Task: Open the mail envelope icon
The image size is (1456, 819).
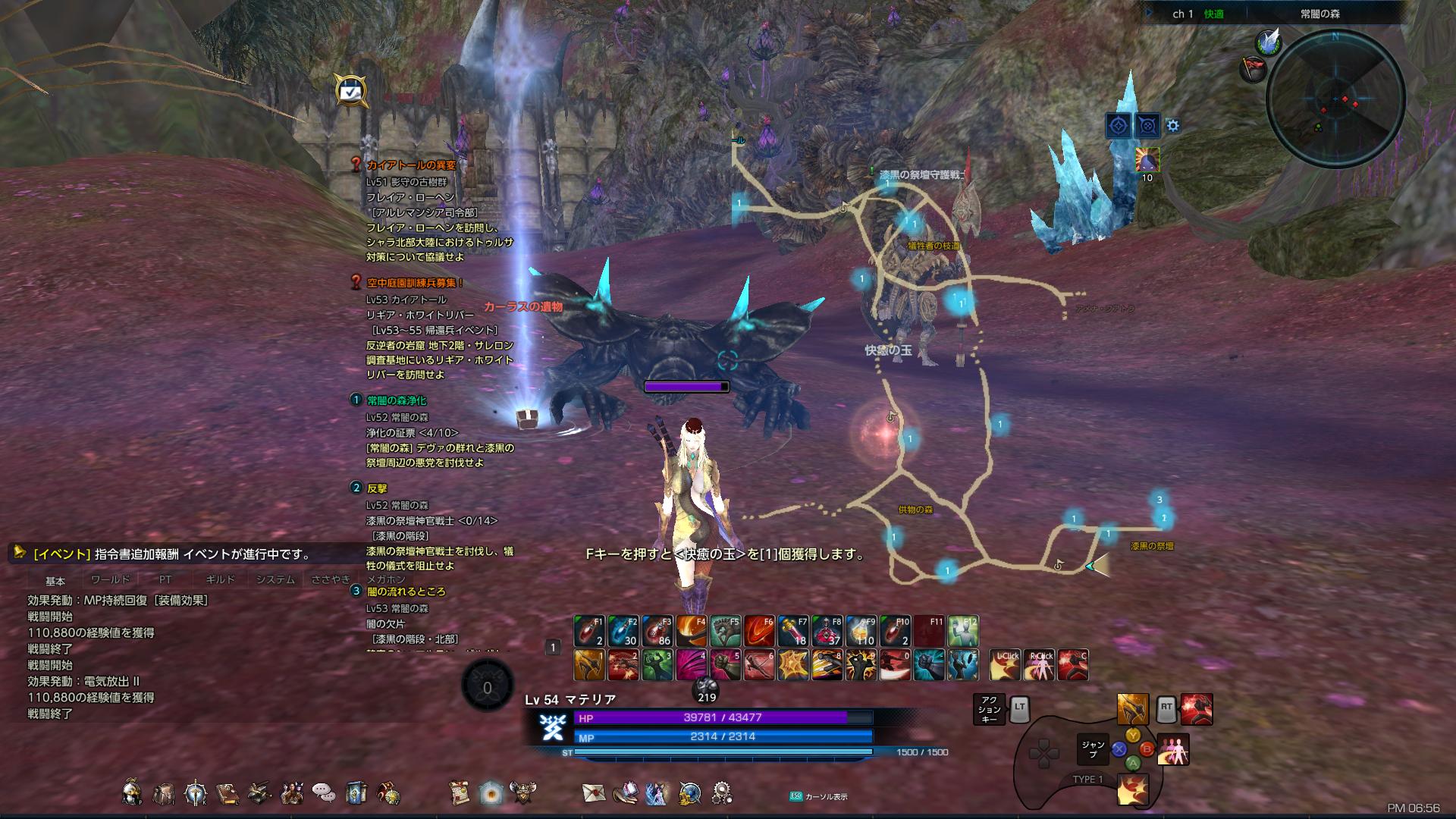Action: (593, 792)
